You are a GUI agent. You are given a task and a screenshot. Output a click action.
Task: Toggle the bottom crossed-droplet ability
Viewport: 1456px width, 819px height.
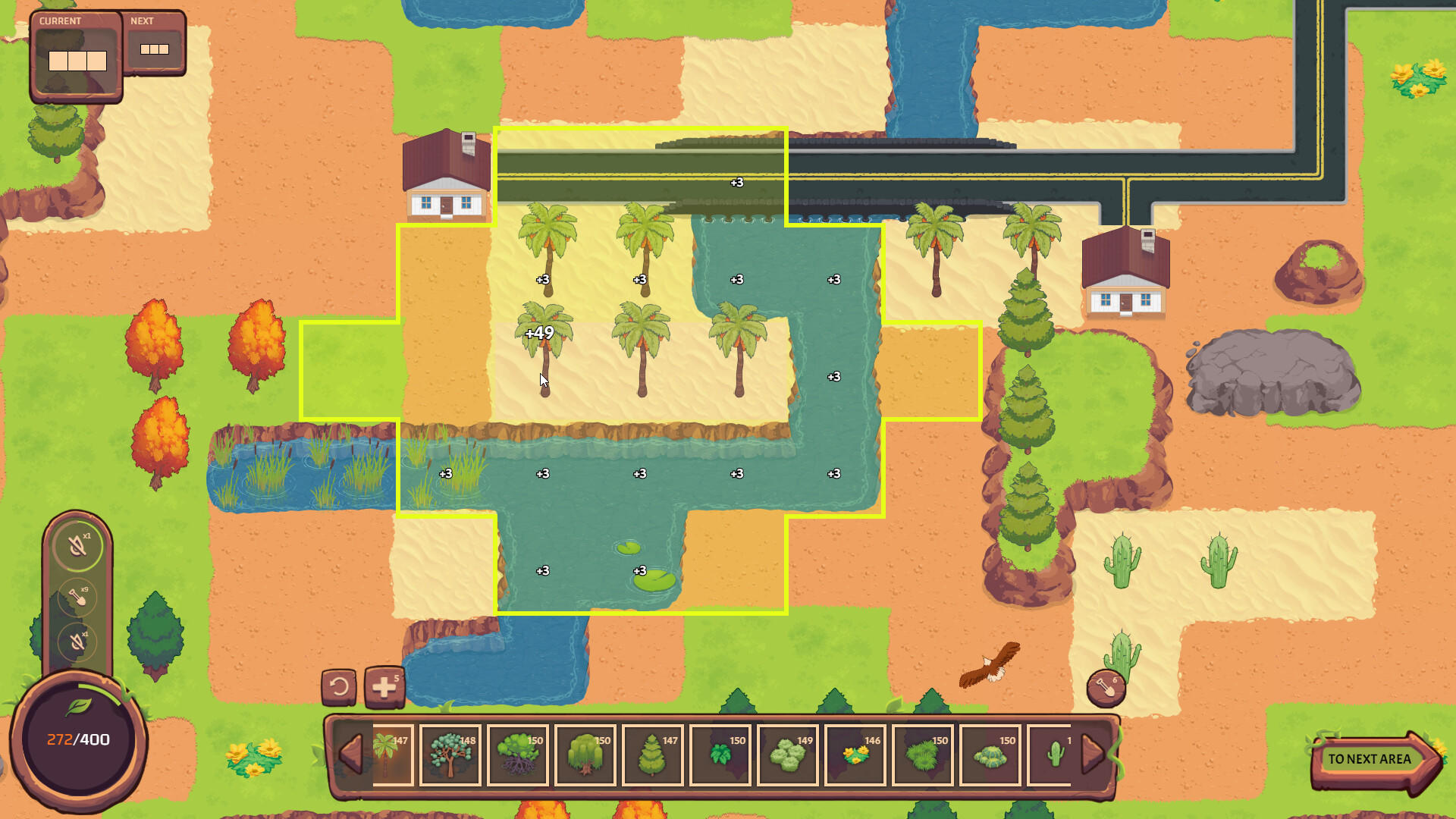point(77,642)
